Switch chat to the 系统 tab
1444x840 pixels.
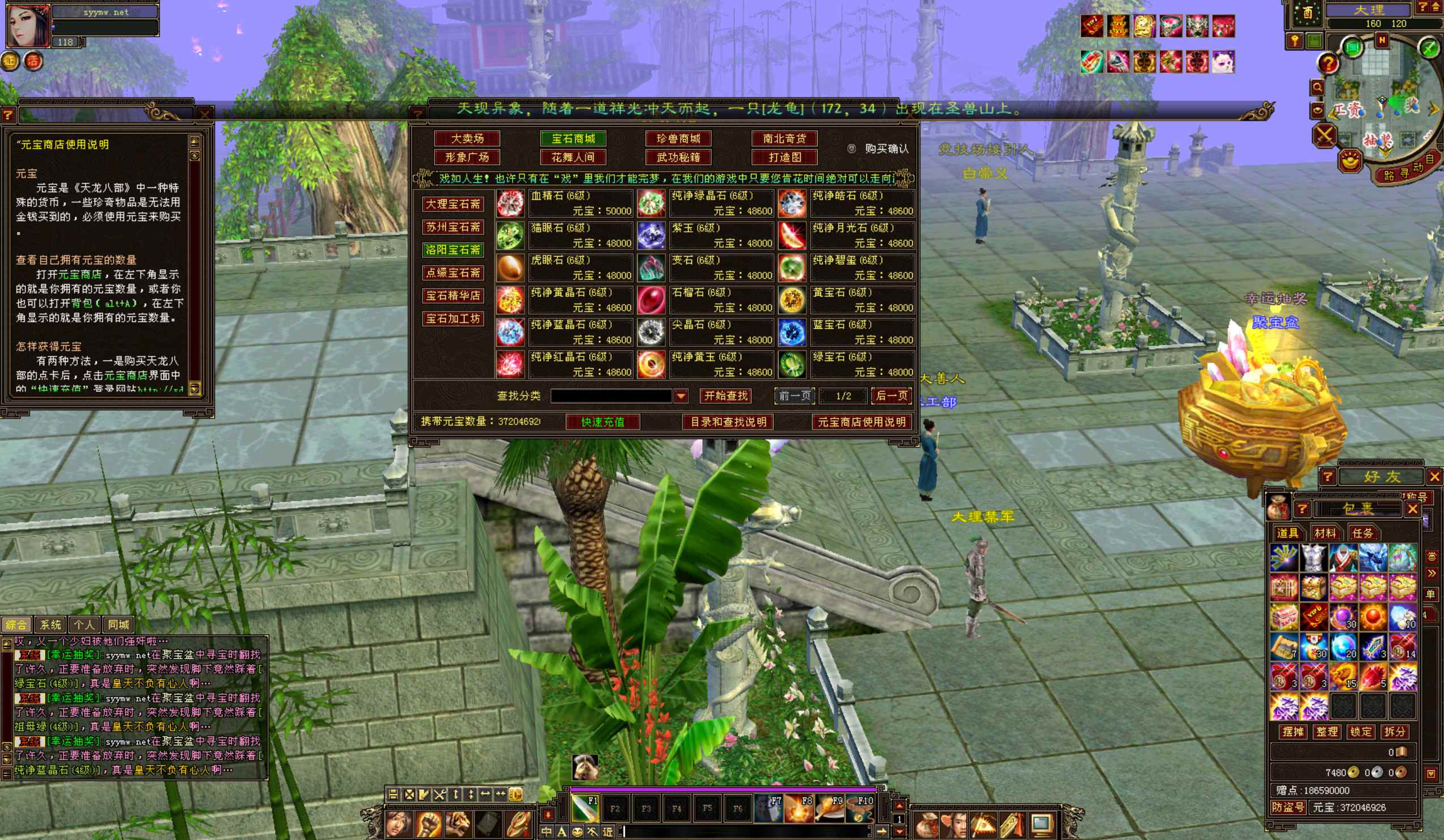pos(50,624)
